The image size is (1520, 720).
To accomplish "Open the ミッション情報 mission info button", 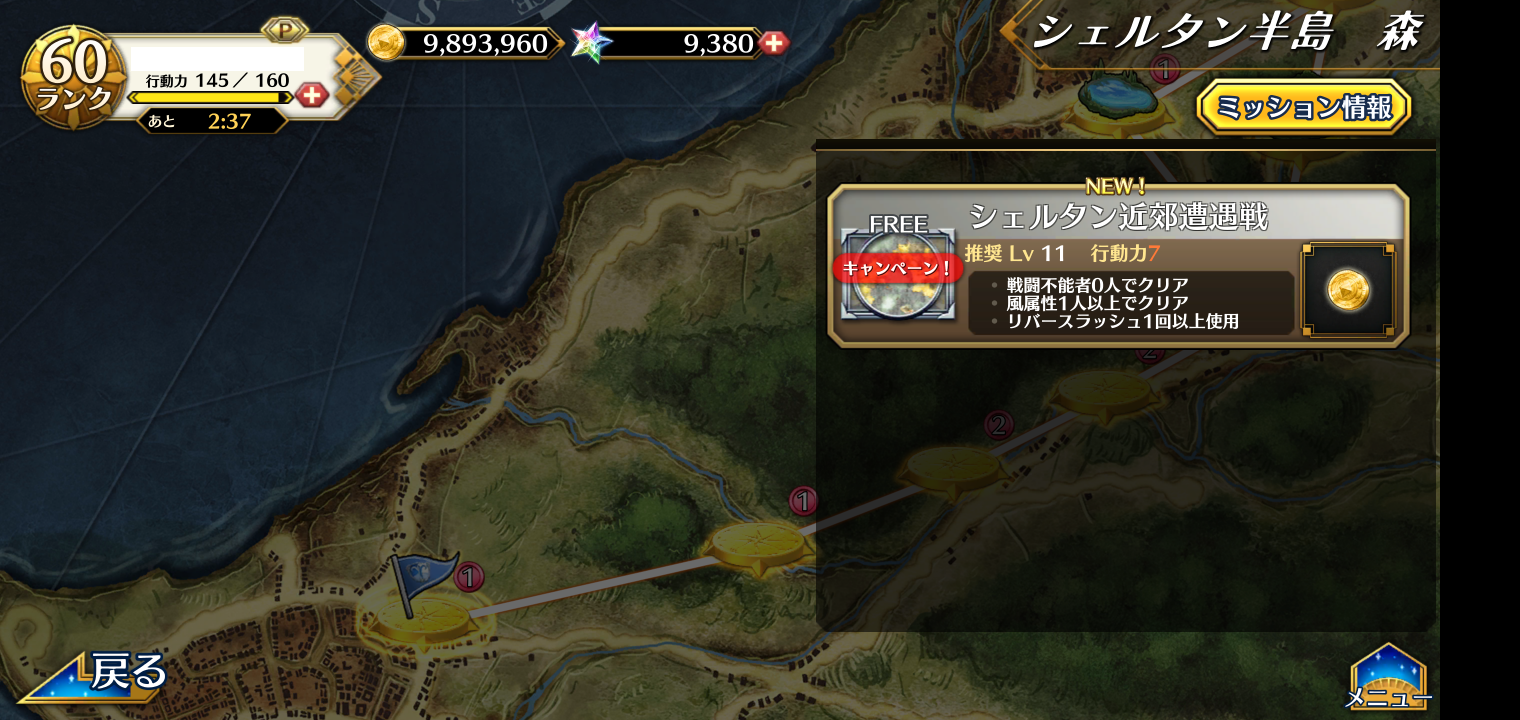I will coord(1303,107).
